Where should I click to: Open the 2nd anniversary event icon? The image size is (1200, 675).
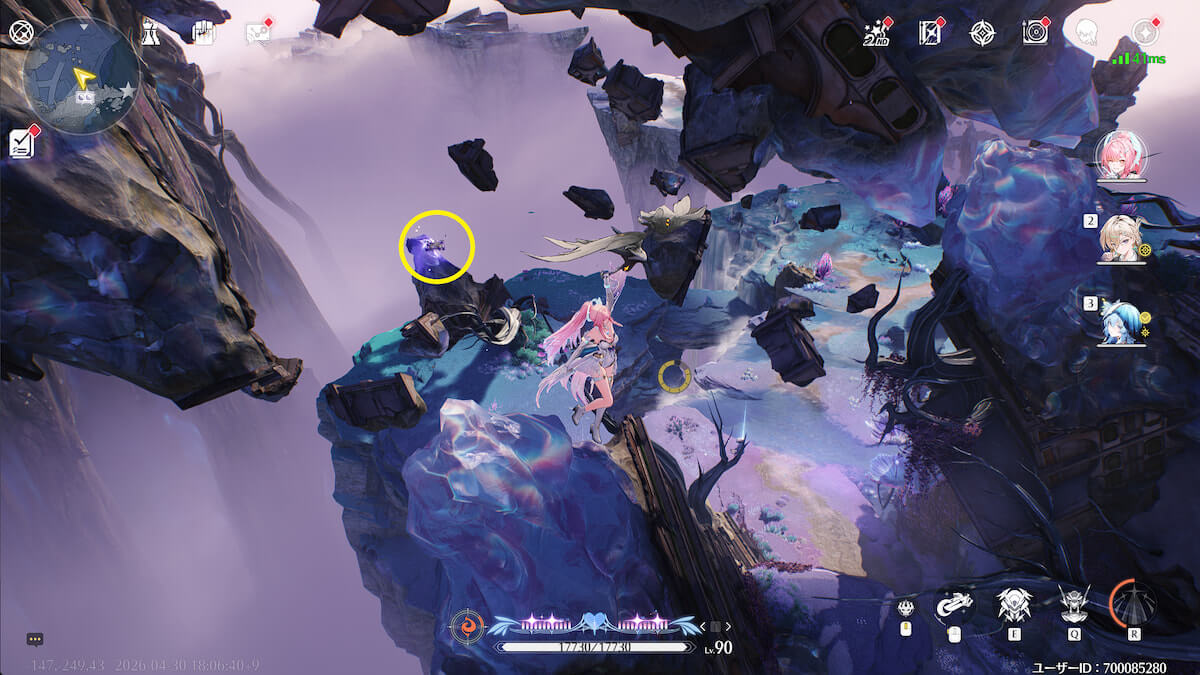point(876,33)
